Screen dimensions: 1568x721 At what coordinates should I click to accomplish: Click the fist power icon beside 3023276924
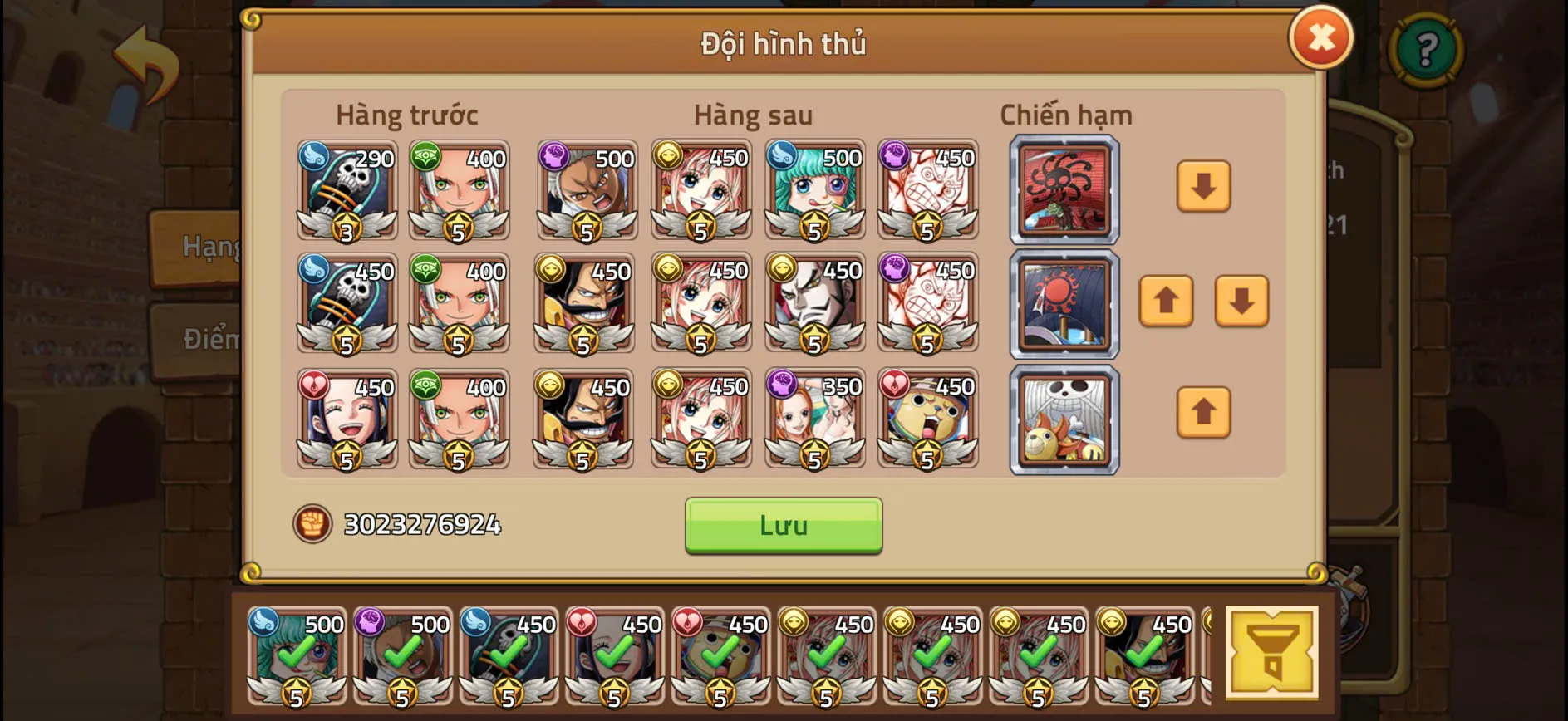click(312, 523)
